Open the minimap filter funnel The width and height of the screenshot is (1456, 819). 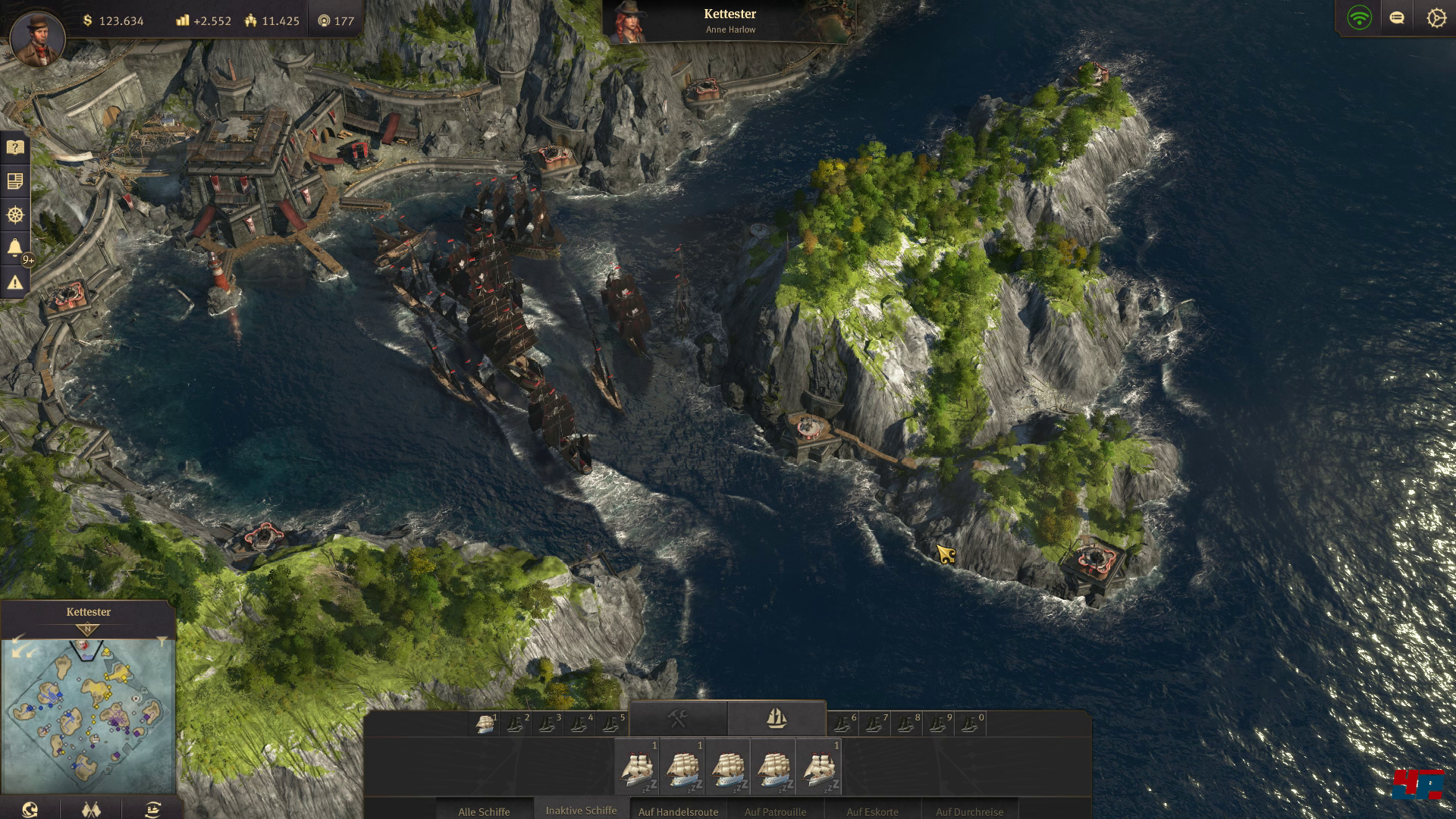[162, 642]
